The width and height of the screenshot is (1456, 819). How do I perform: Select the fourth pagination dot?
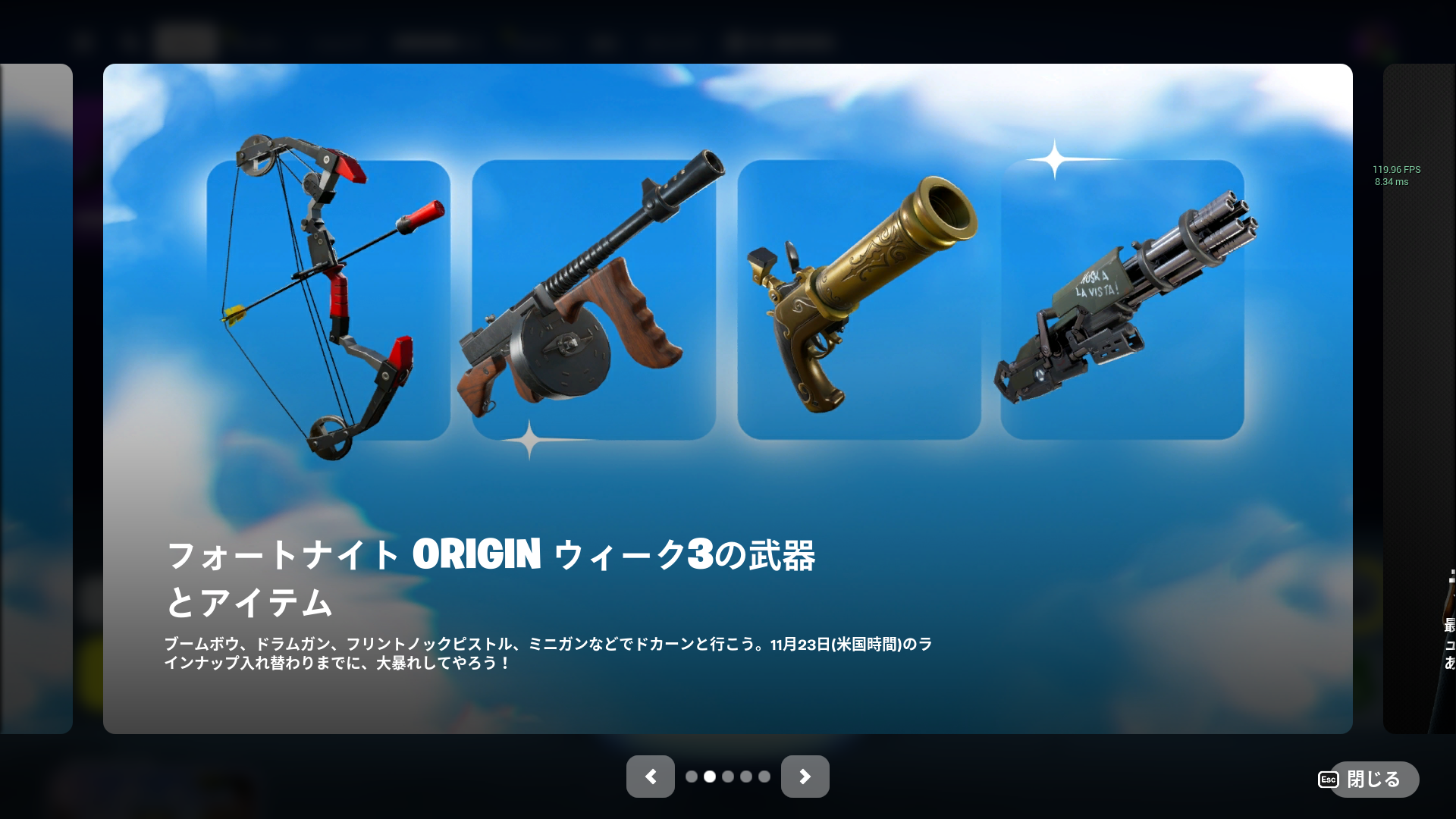(745, 777)
